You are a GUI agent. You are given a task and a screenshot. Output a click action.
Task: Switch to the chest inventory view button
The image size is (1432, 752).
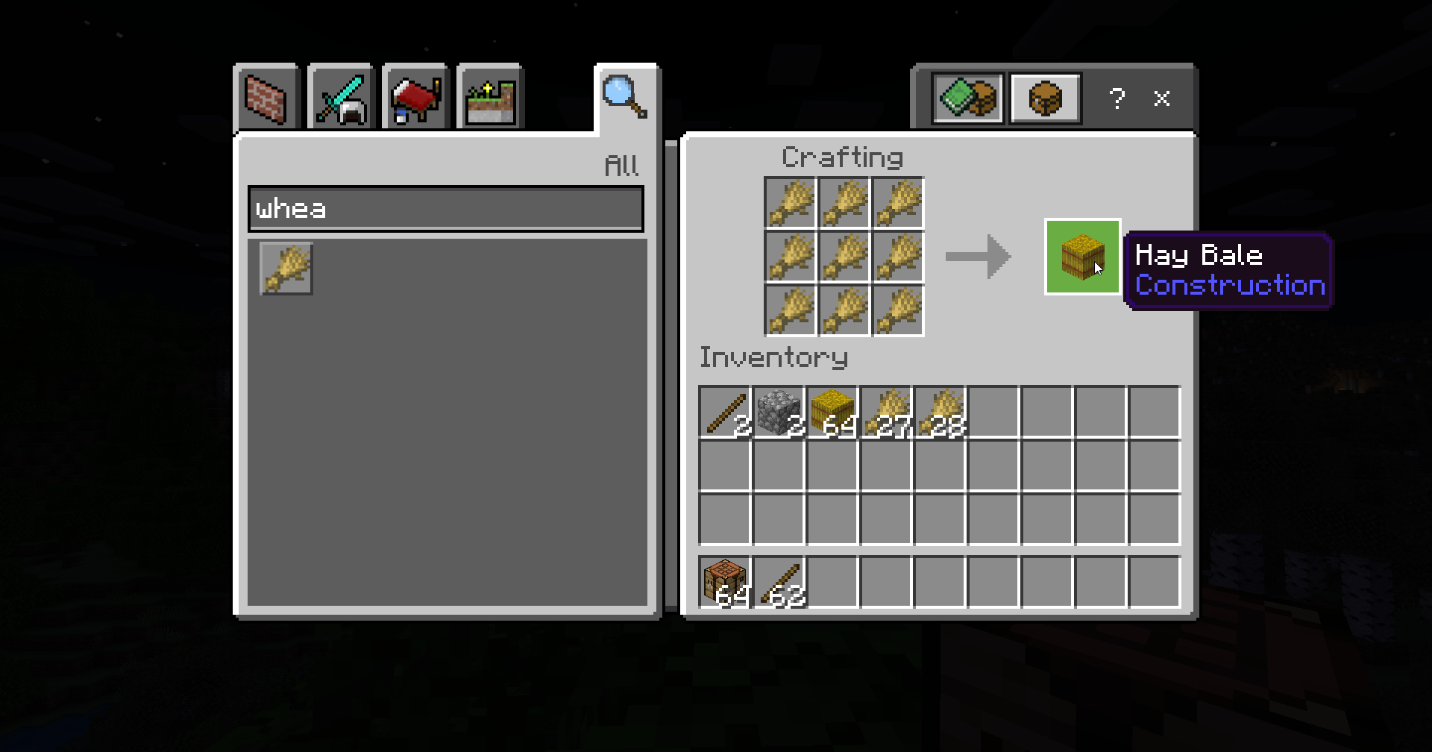coord(1045,98)
